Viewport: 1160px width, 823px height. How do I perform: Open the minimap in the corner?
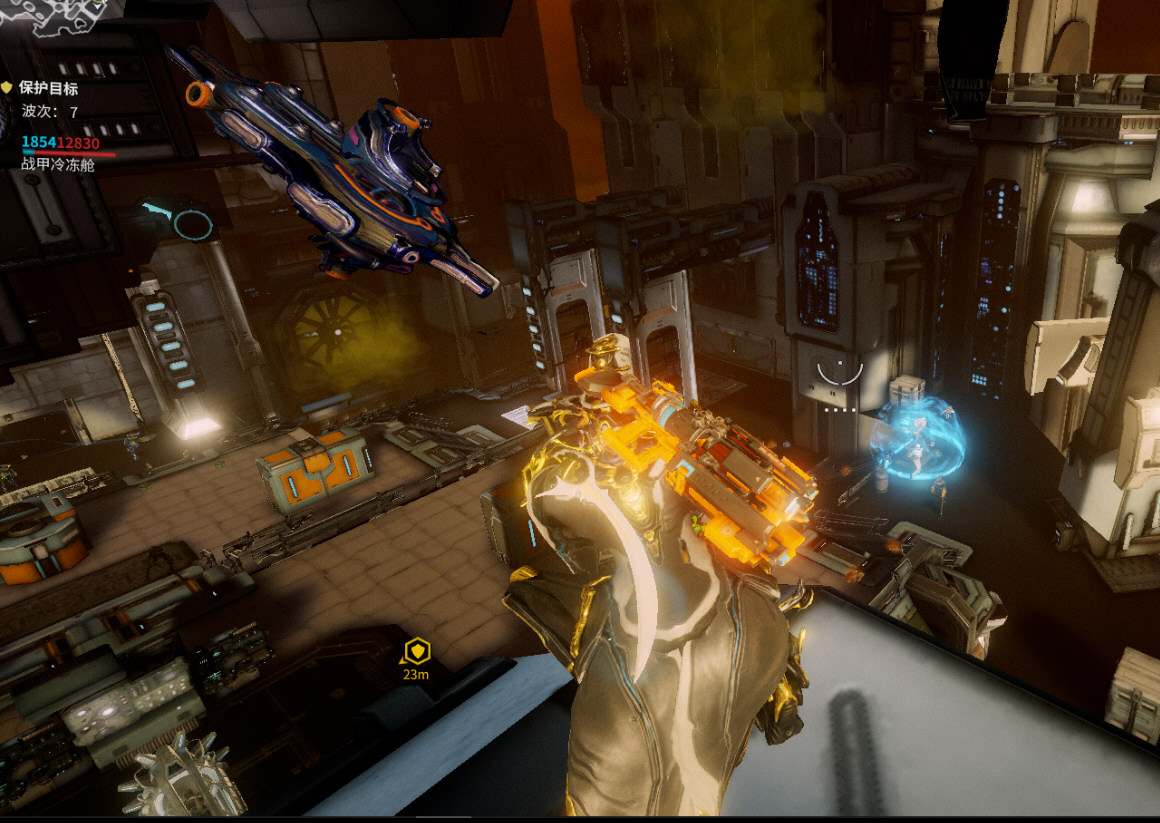pyautogui.click(x=55, y=15)
